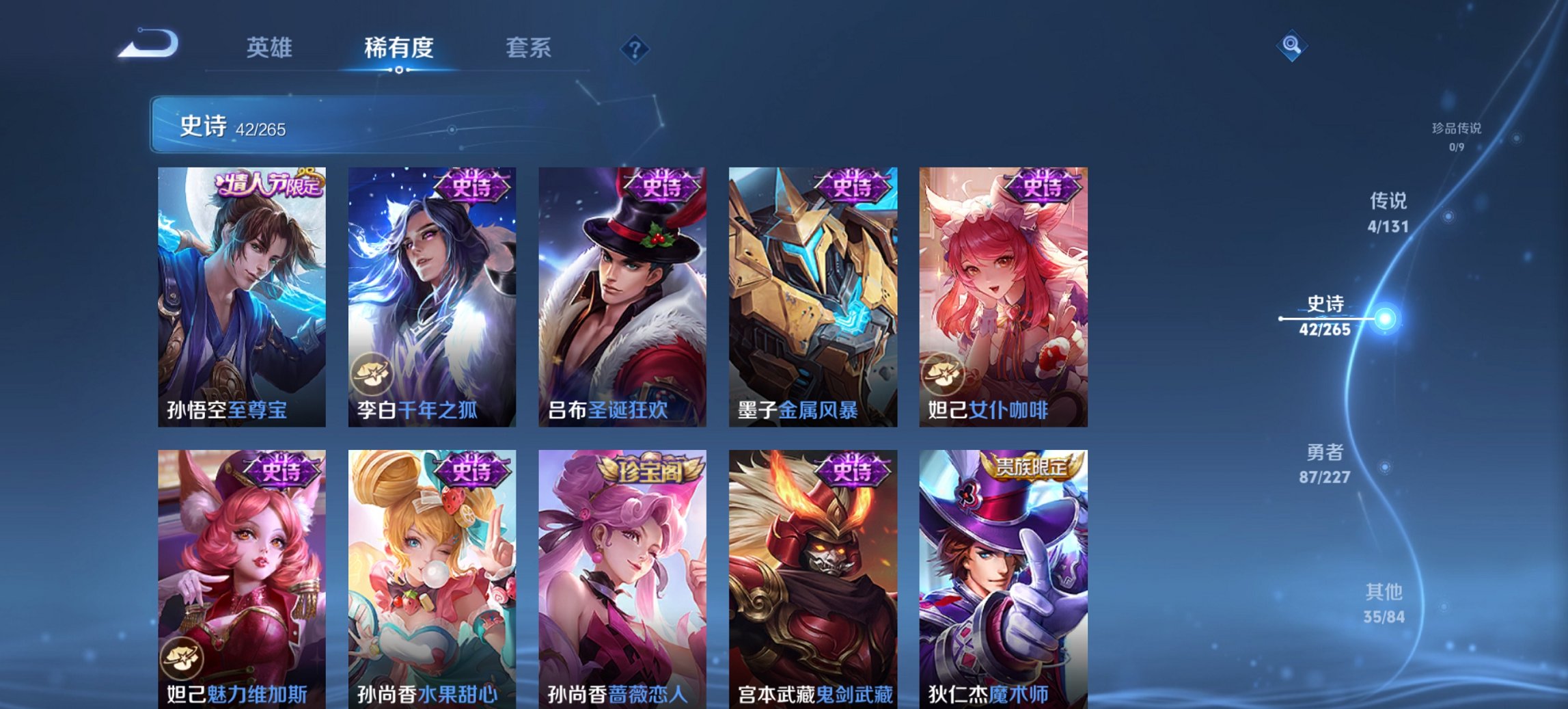Image resolution: width=1568 pixels, height=709 pixels.
Task: Select the 稀有度 tab
Action: pyautogui.click(x=398, y=47)
